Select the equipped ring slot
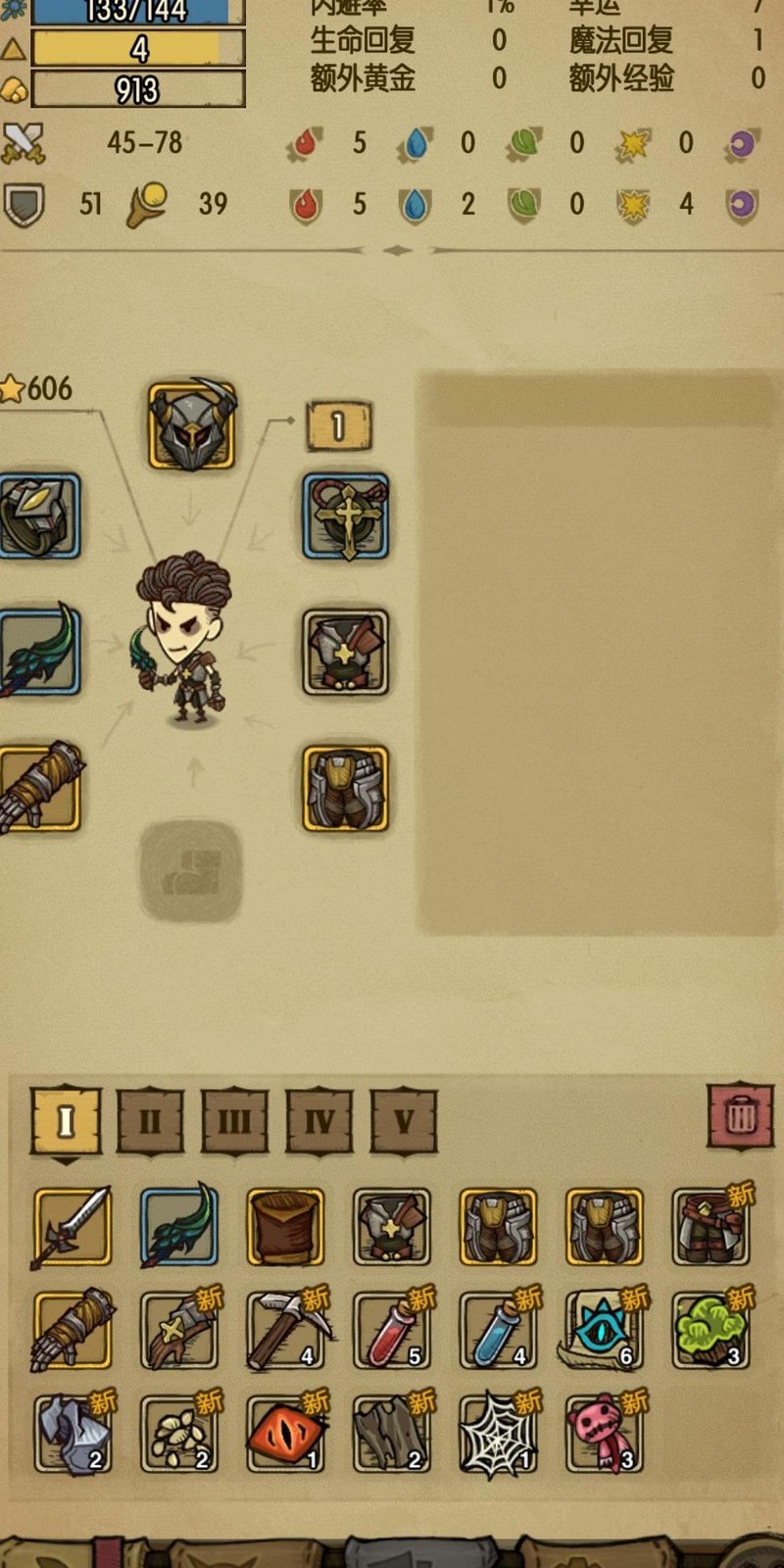 [x=39, y=516]
